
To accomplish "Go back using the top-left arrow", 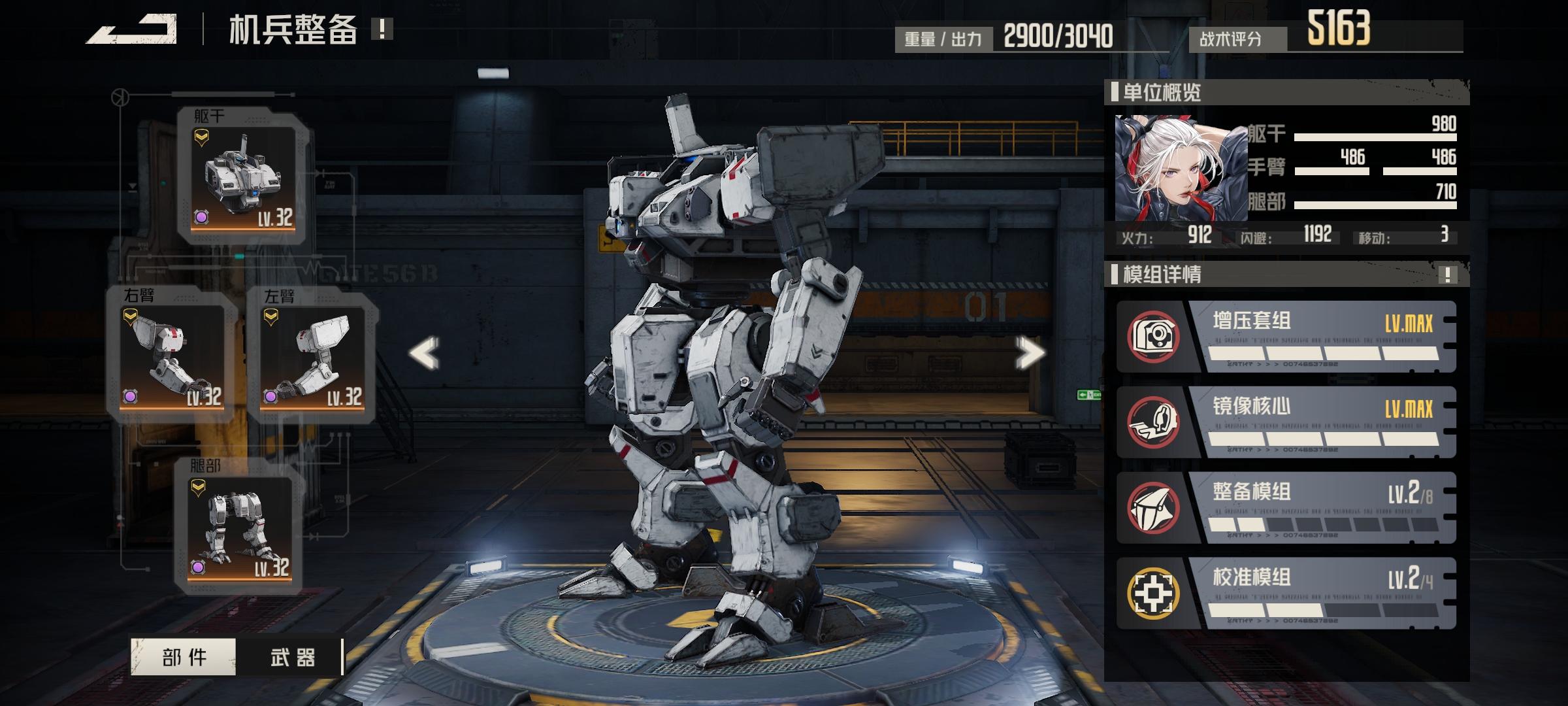I will click(x=132, y=29).
